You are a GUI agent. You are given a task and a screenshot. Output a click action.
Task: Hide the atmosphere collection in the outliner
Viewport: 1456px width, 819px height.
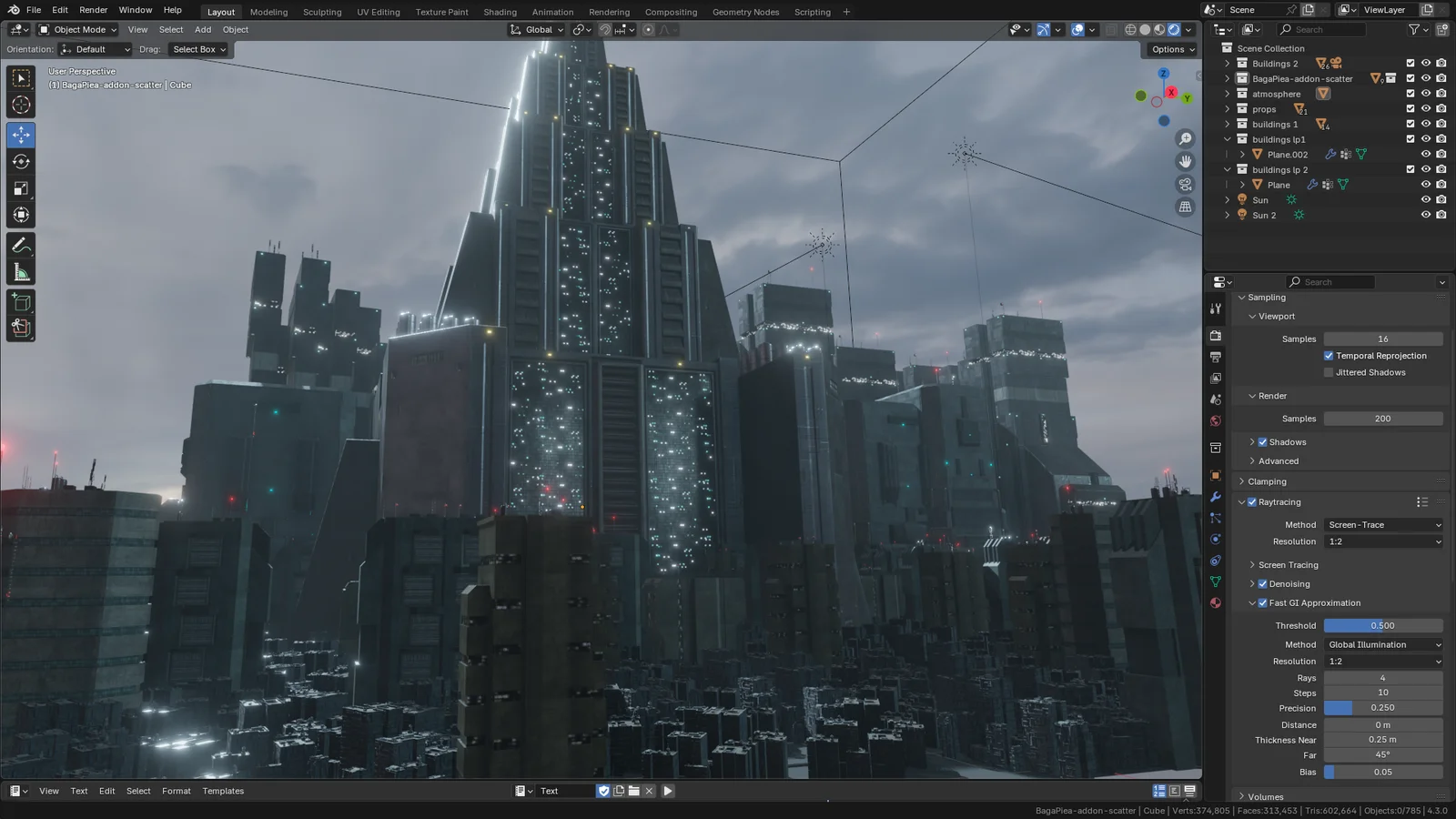1426,93
